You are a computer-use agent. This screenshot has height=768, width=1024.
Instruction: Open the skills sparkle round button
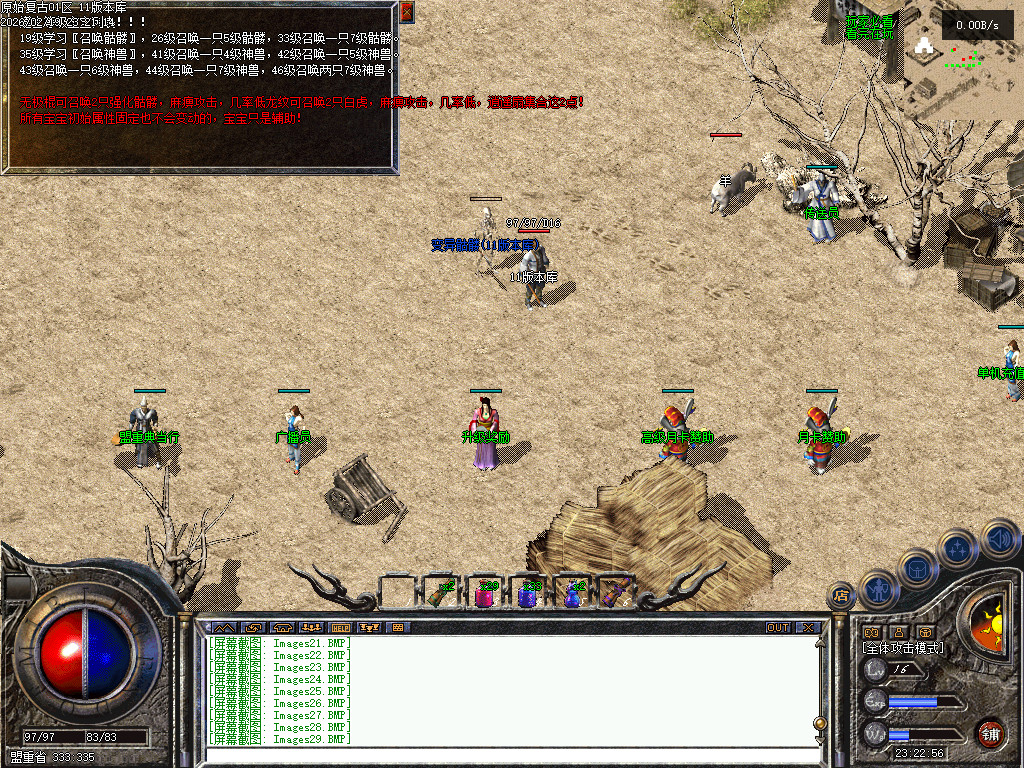[958, 548]
